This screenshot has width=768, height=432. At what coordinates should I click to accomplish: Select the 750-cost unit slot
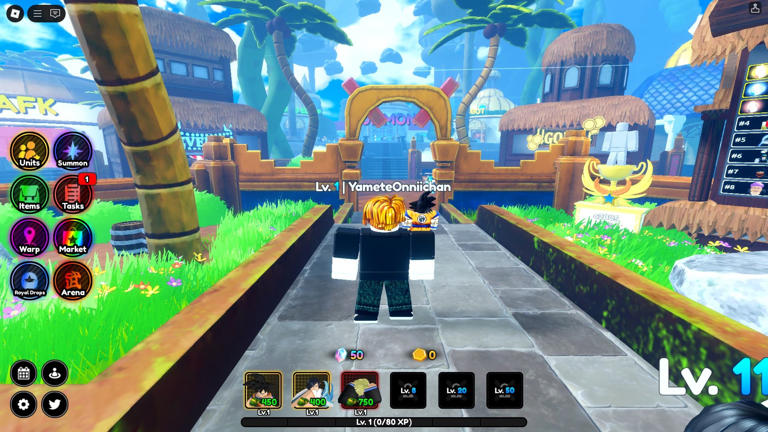(x=359, y=391)
